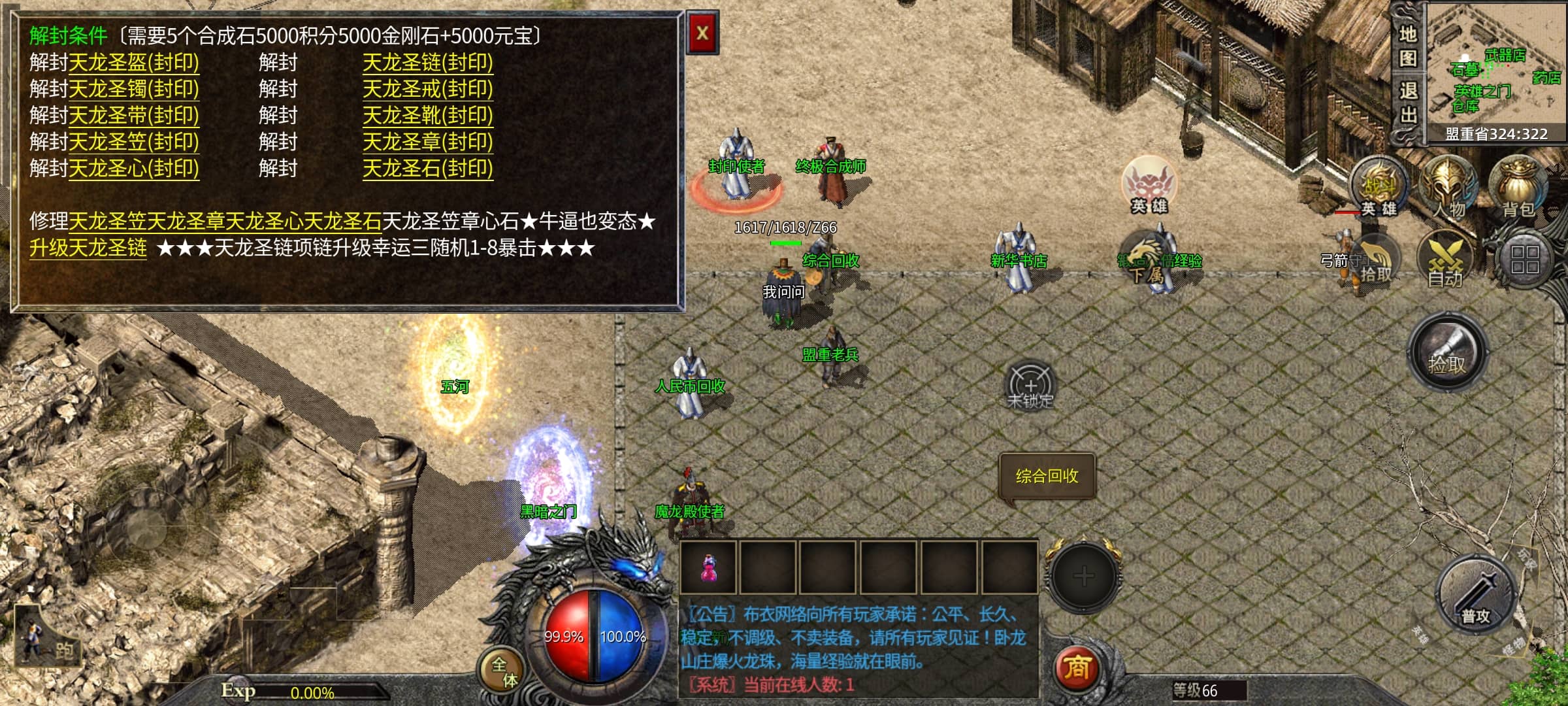Open the red 商 shop button
1568x706 pixels.
coord(1077,668)
